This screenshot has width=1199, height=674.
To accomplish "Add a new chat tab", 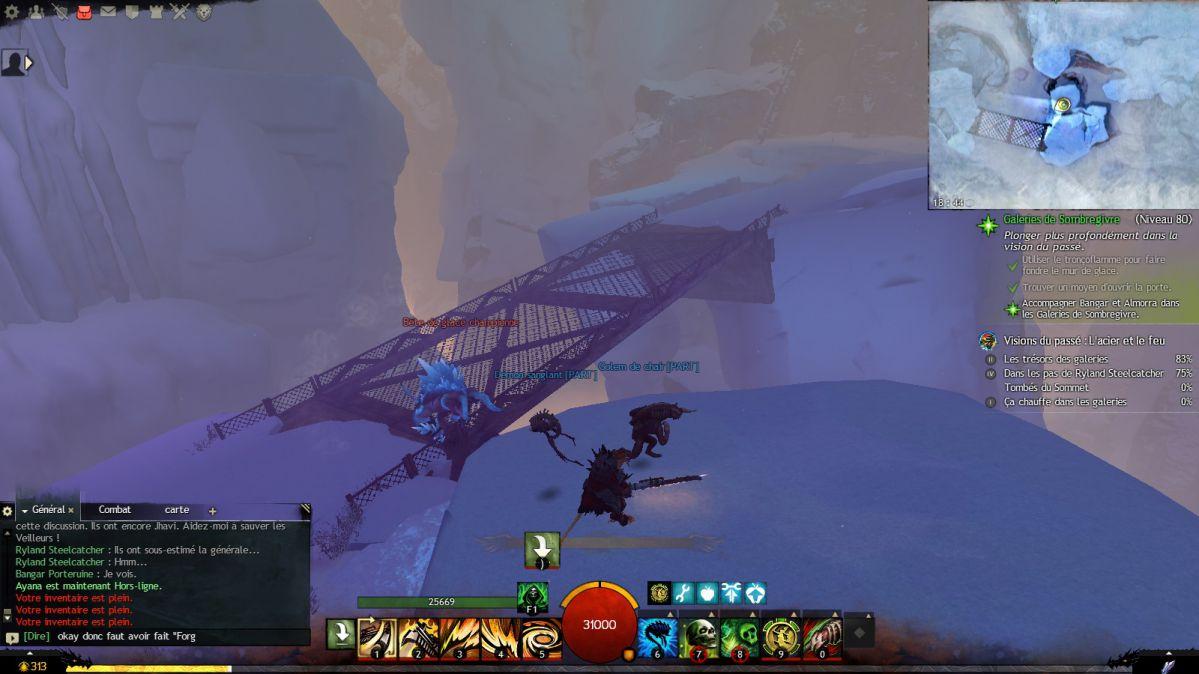I will tap(212, 511).
